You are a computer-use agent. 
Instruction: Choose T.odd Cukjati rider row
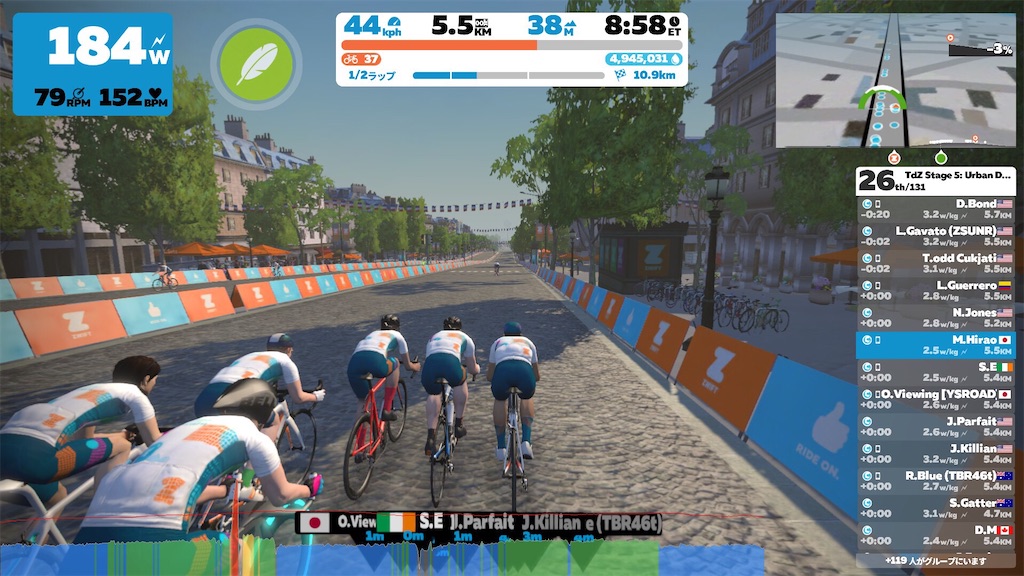pyautogui.click(x=936, y=263)
